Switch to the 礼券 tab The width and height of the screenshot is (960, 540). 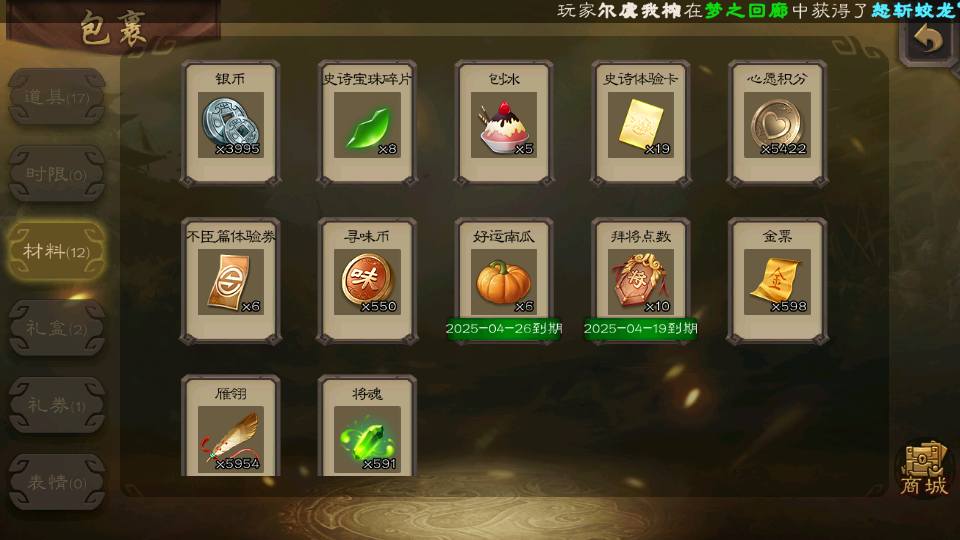click(x=56, y=405)
